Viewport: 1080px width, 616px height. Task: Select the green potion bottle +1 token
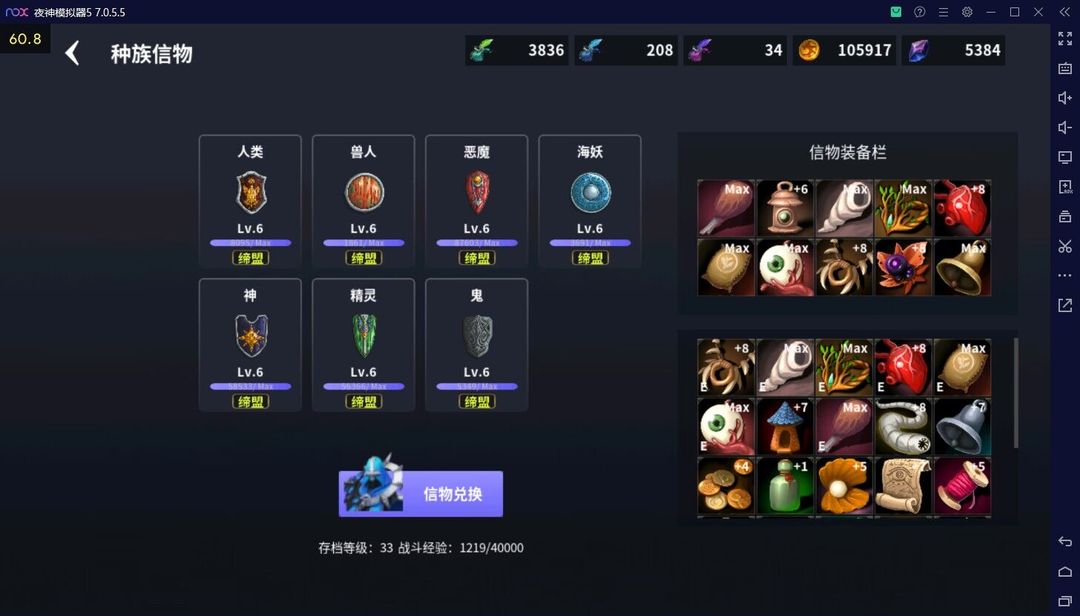785,486
